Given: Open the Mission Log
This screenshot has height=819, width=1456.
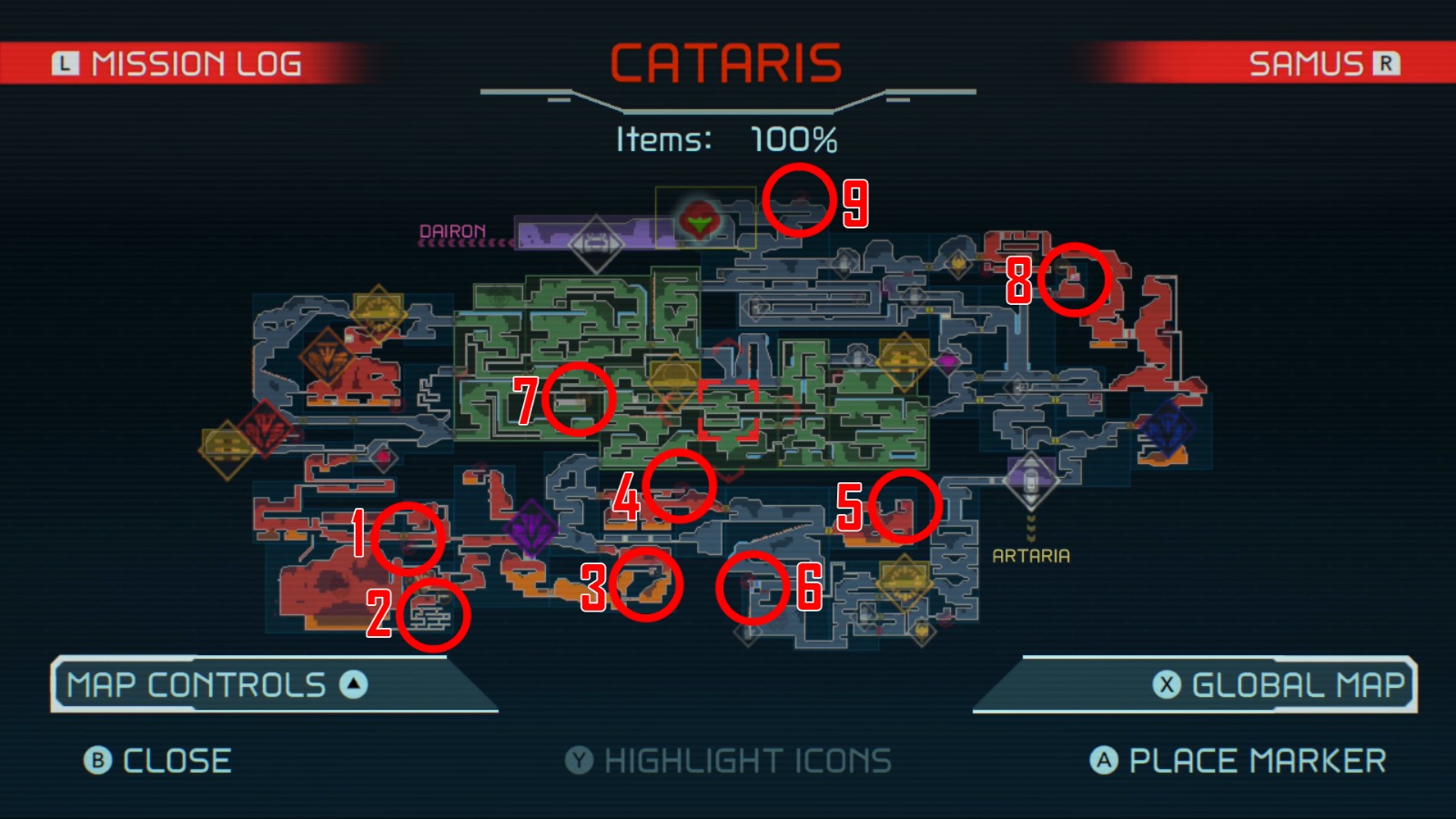Looking at the screenshot, I should (177, 64).
